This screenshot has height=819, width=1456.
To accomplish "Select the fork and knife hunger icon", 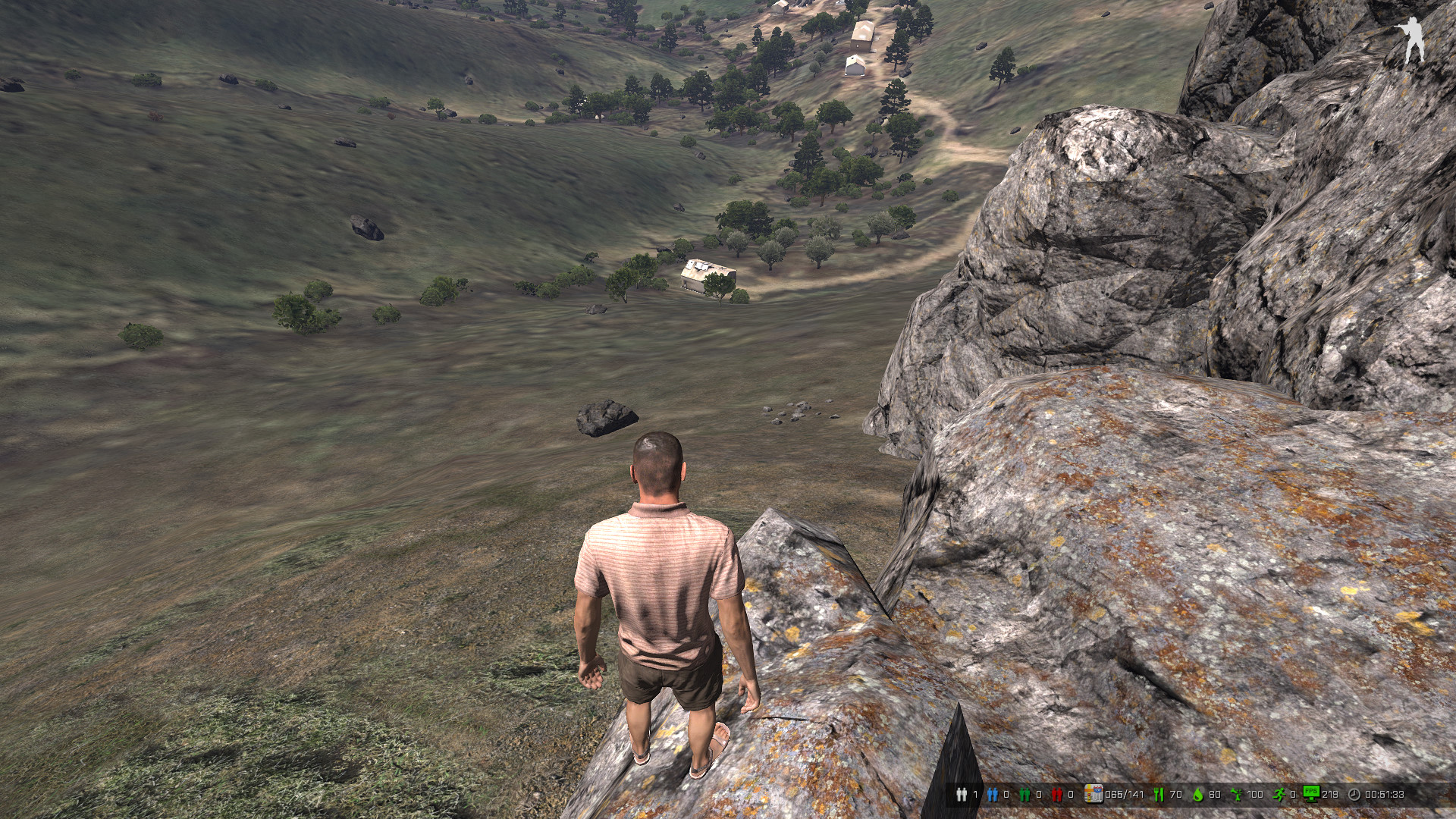I will (x=1159, y=794).
